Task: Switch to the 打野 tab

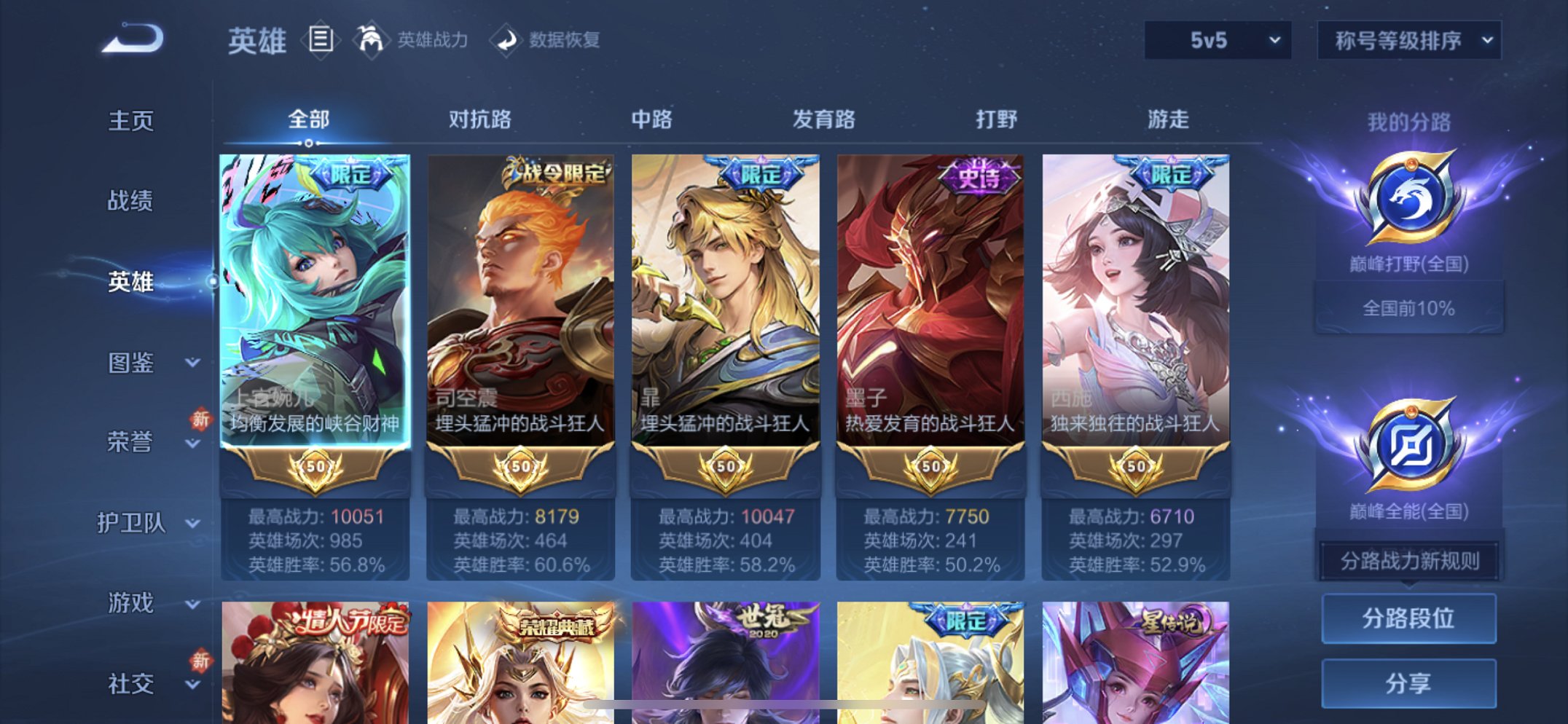Action: tap(994, 119)
